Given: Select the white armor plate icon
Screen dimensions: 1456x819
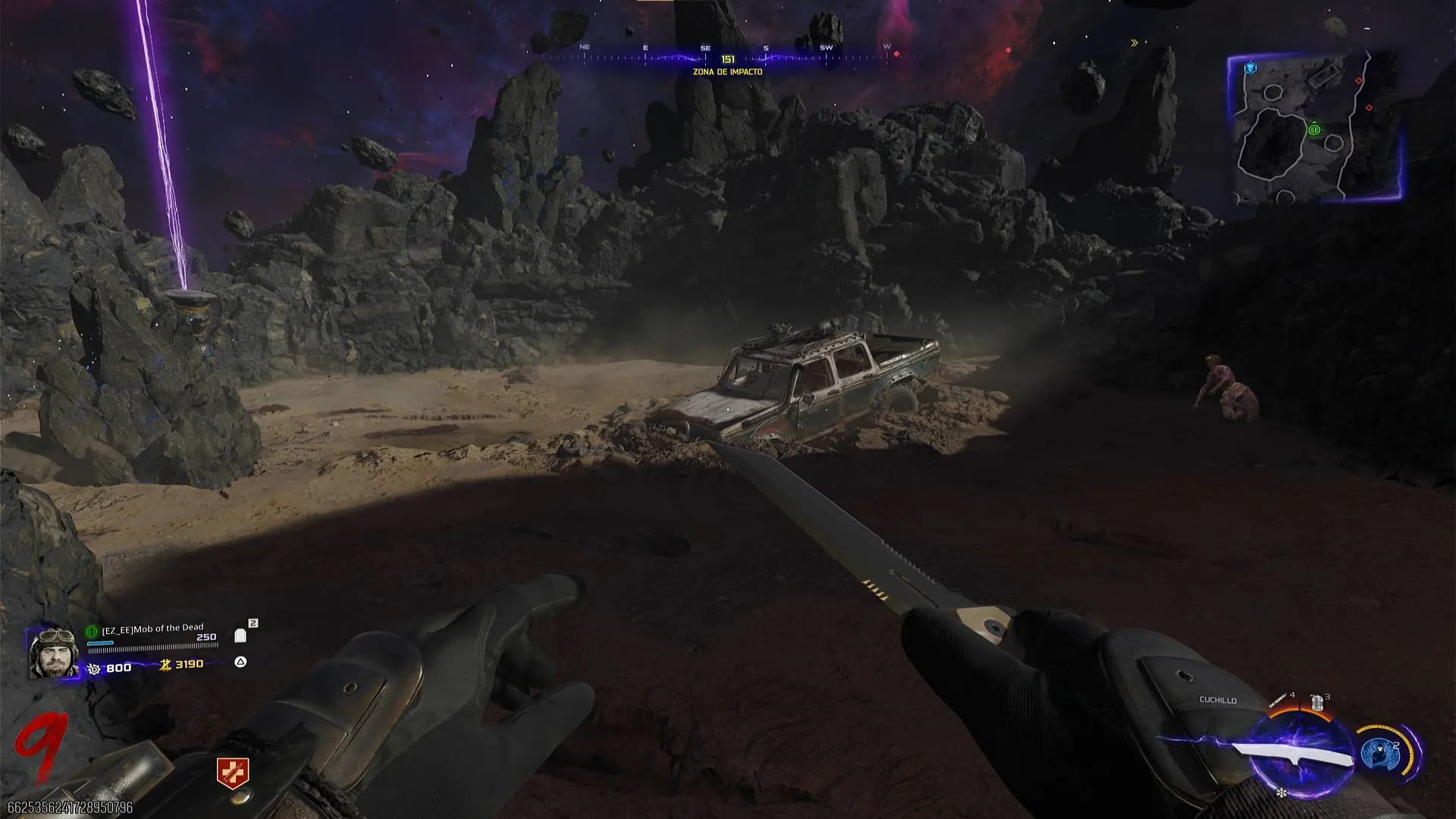Looking at the screenshot, I should click(240, 635).
